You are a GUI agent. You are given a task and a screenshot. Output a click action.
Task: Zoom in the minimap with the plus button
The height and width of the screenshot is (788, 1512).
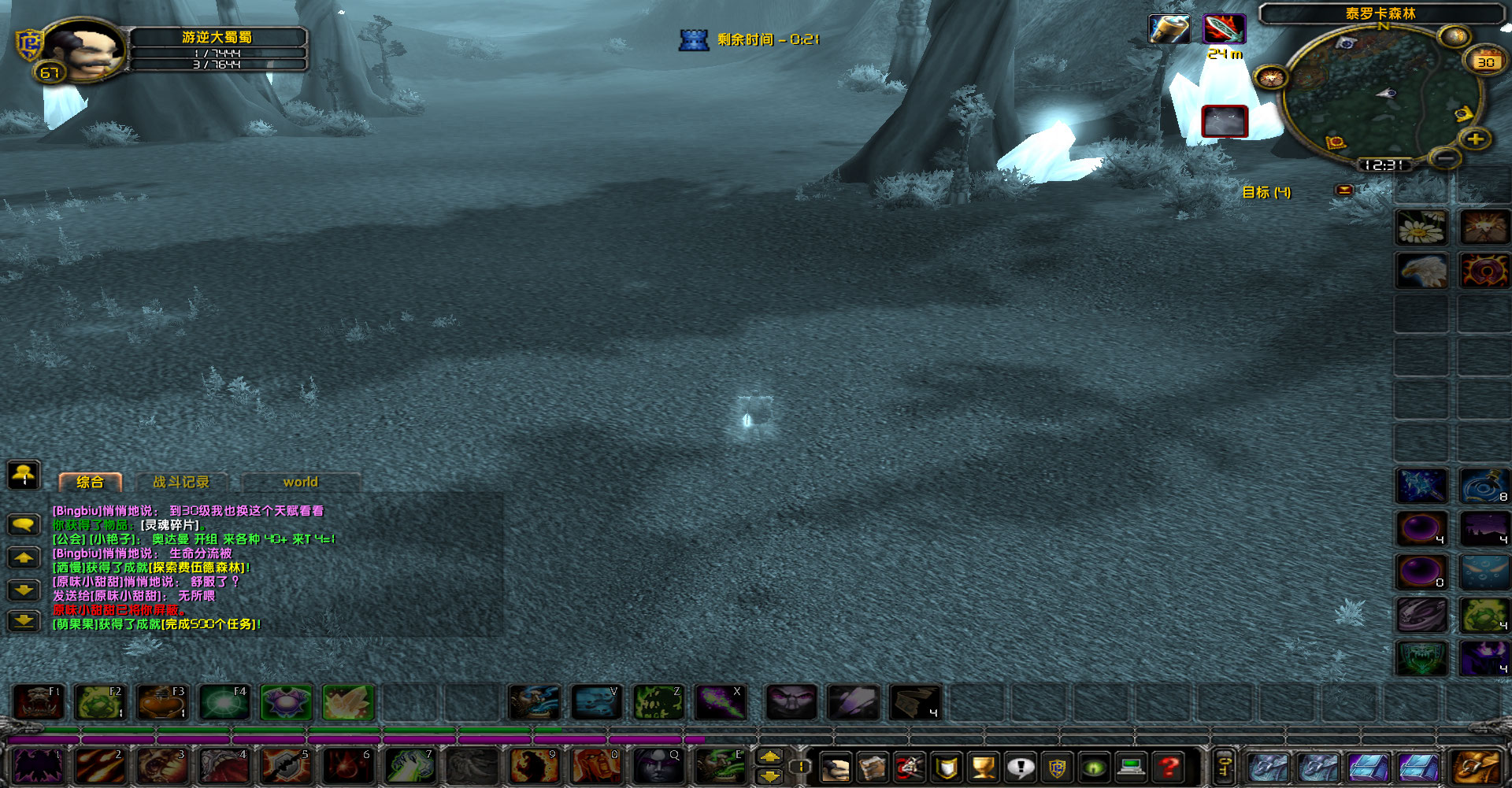(x=1477, y=140)
